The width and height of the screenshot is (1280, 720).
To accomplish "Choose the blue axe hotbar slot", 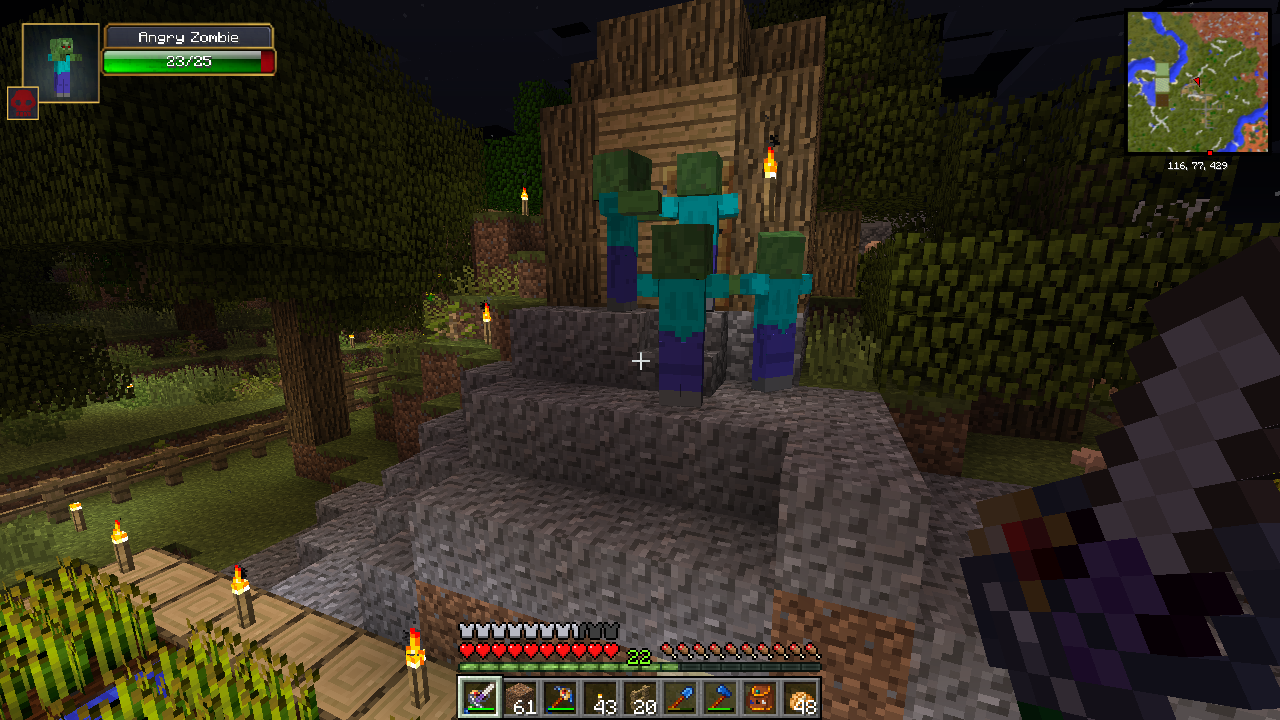I will [718, 697].
